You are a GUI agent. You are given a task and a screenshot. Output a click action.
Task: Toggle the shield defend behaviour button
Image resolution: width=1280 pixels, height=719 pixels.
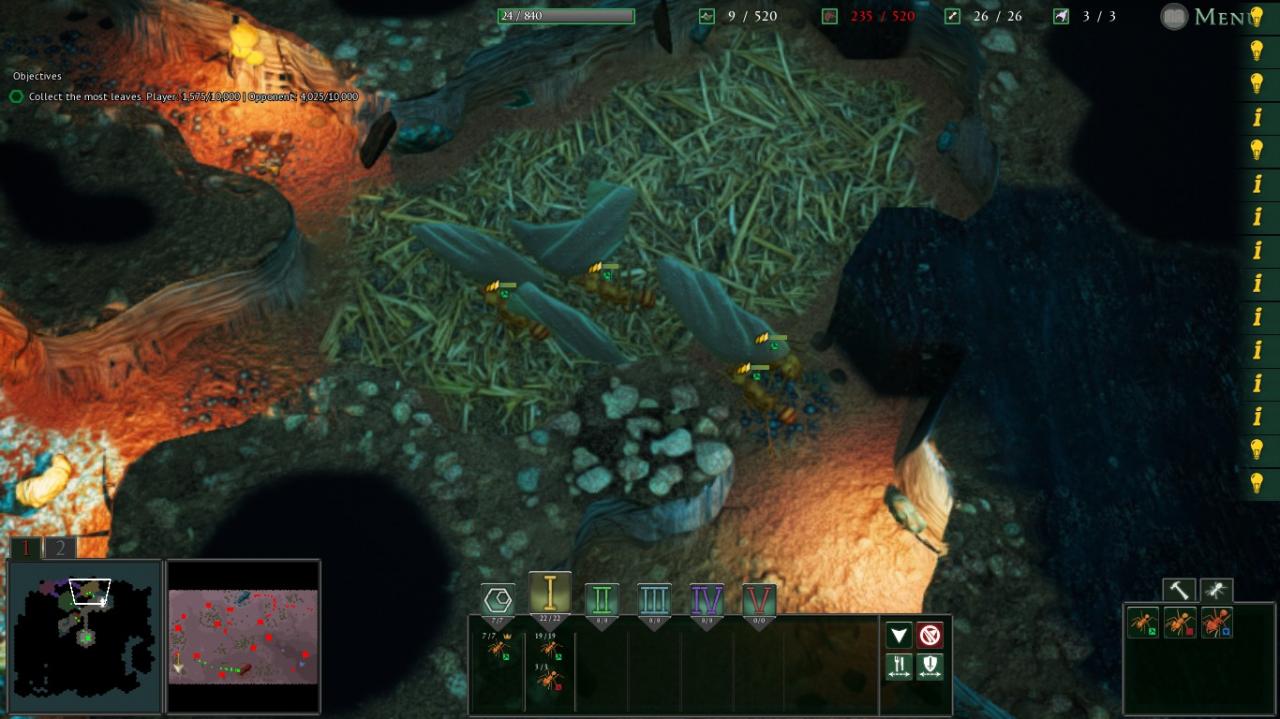[930, 666]
